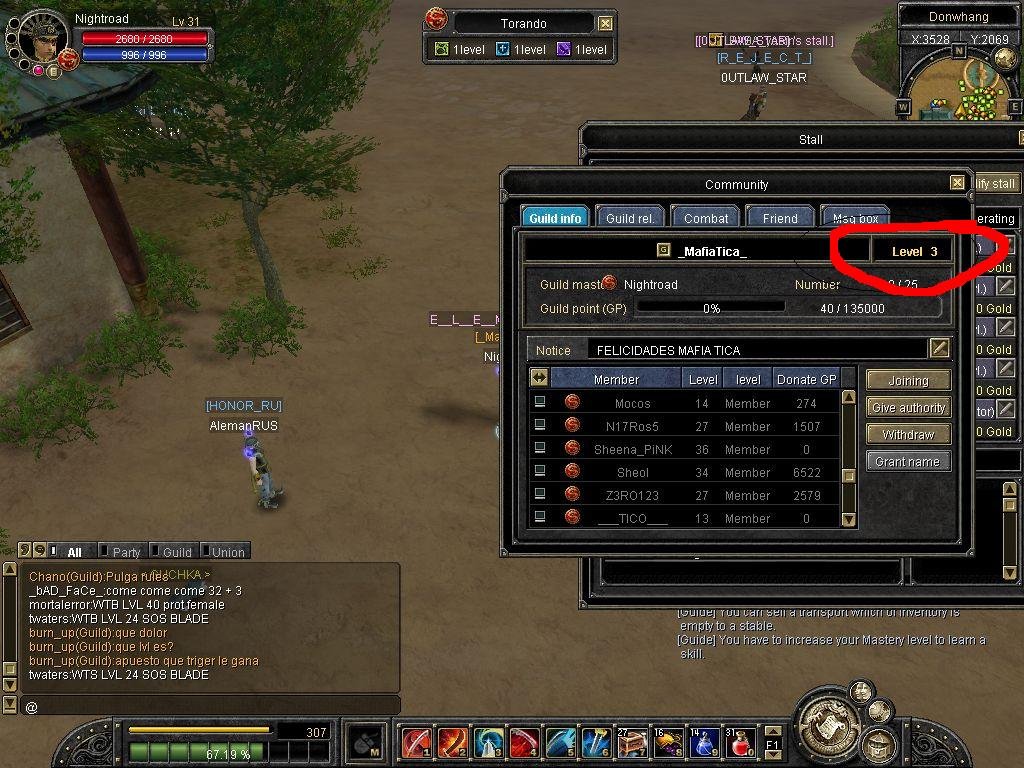Viewport: 1024px width, 768px height.
Task: Click the Grant name button
Action: (908, 462)
